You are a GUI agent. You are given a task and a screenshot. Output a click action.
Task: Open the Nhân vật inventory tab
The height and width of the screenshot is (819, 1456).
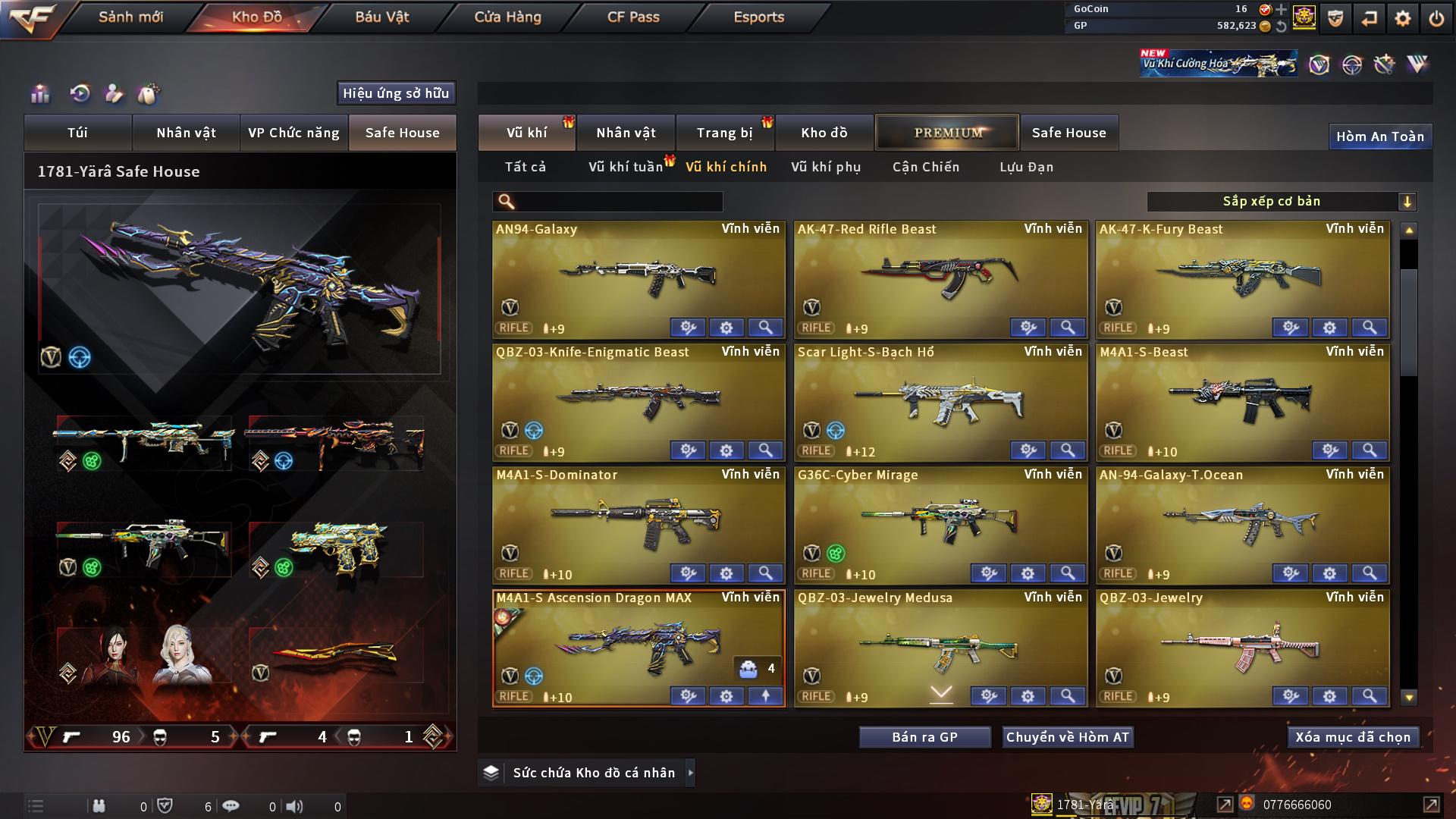click(626, 133)
